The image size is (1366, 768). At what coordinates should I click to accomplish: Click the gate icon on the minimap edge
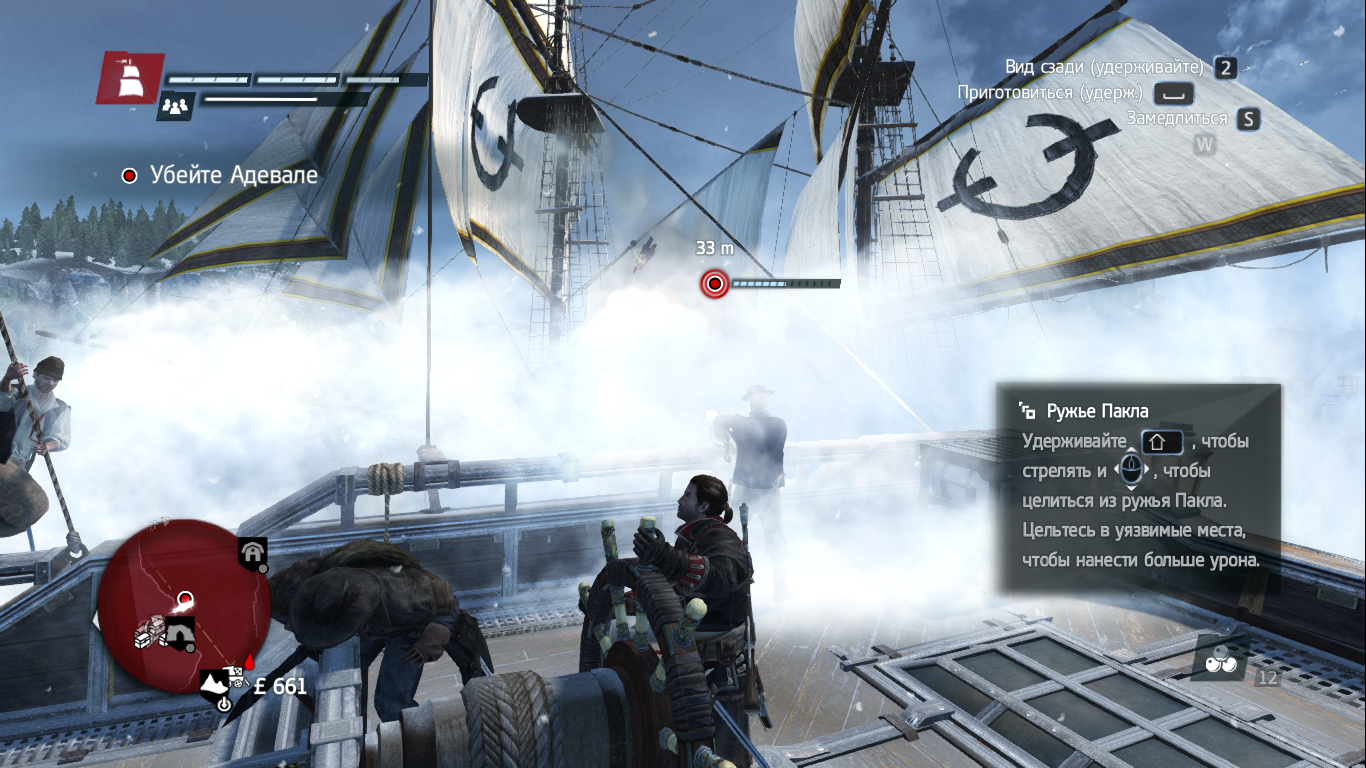[x=252, y=552]
